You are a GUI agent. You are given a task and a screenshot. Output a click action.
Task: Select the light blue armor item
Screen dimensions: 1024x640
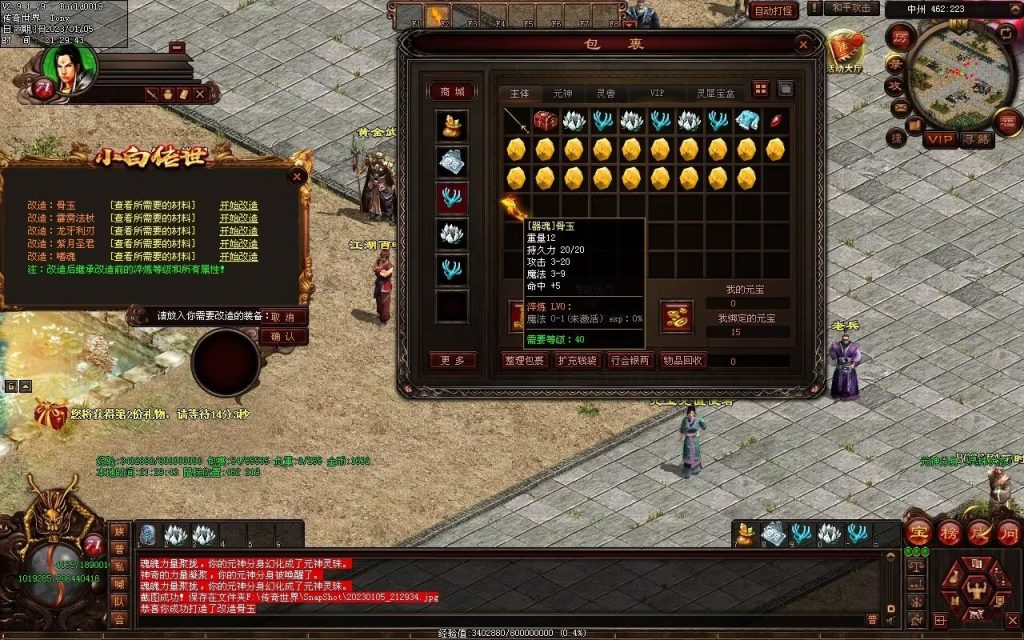[747, 121]
